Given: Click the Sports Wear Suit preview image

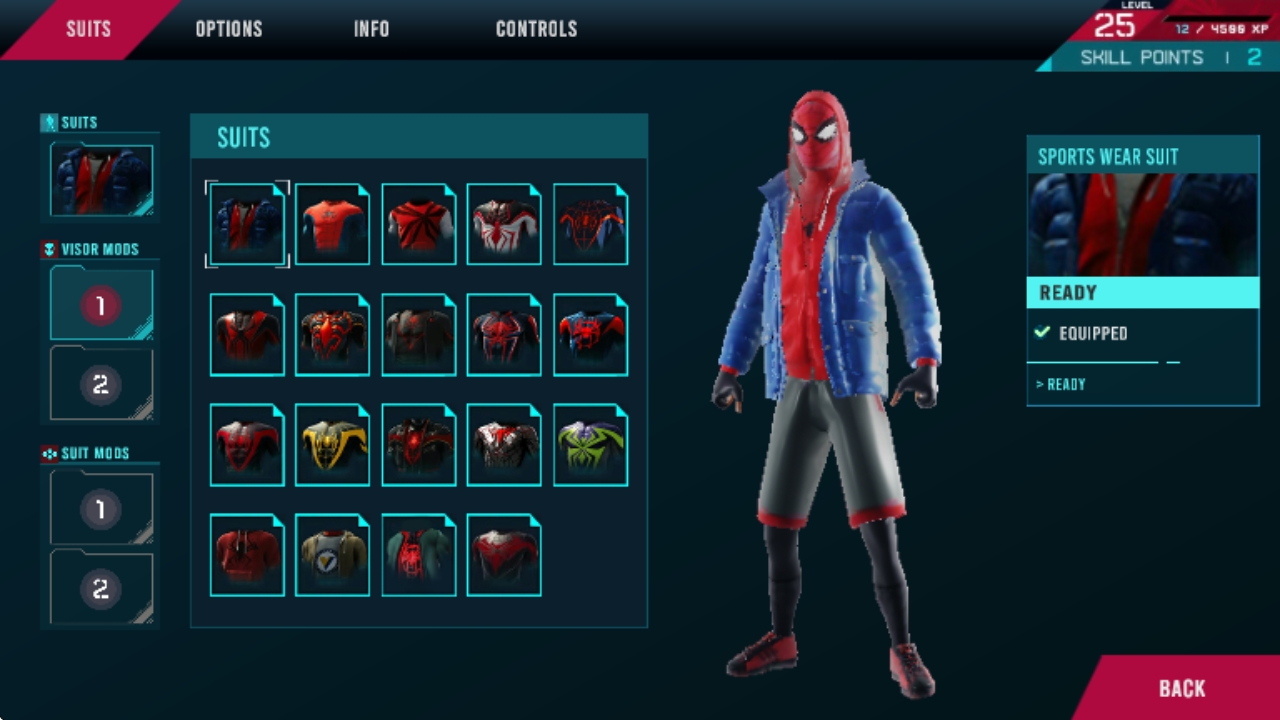Looking at the screenshot, I should pyautogui.click(x=1142, y=225).
